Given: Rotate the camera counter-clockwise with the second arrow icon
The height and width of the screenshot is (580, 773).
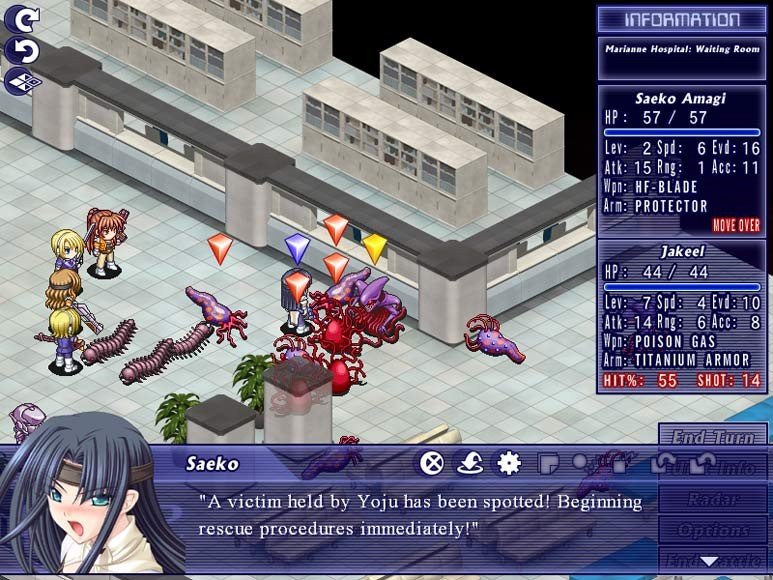Looking at the screenshot, I should point(23,49).
